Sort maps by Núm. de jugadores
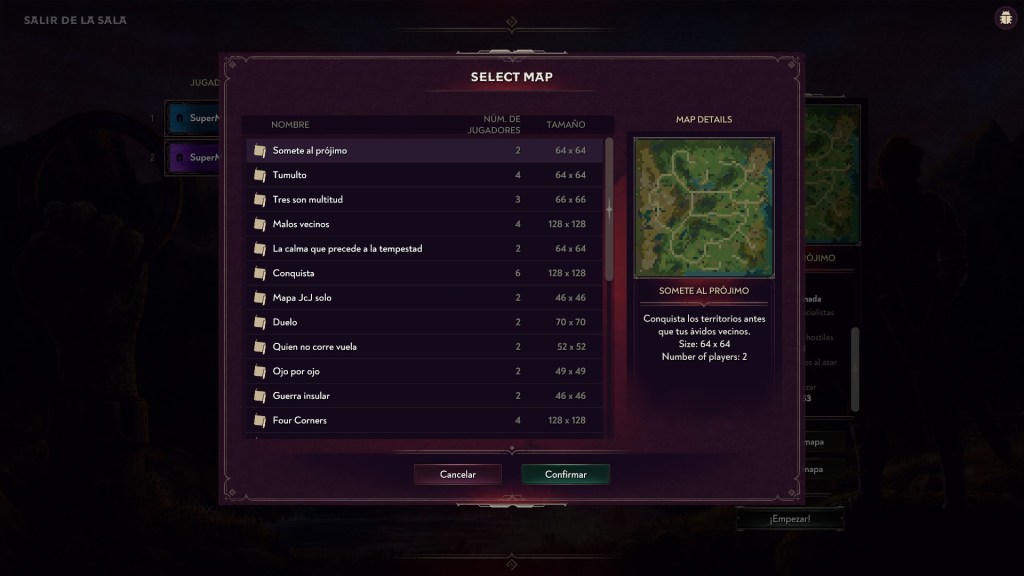Screen dimensions: 1024x576 coord(494,125)
